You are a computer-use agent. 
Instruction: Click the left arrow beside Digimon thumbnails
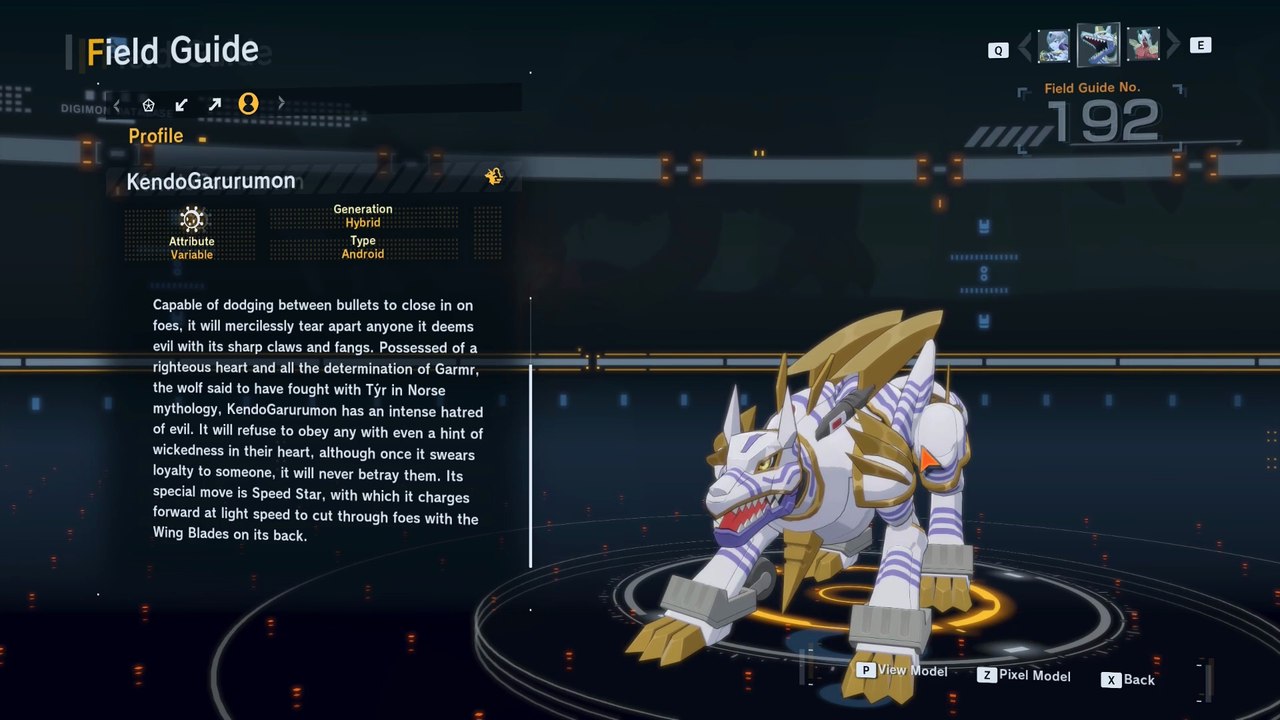(x=1024, y=46)
